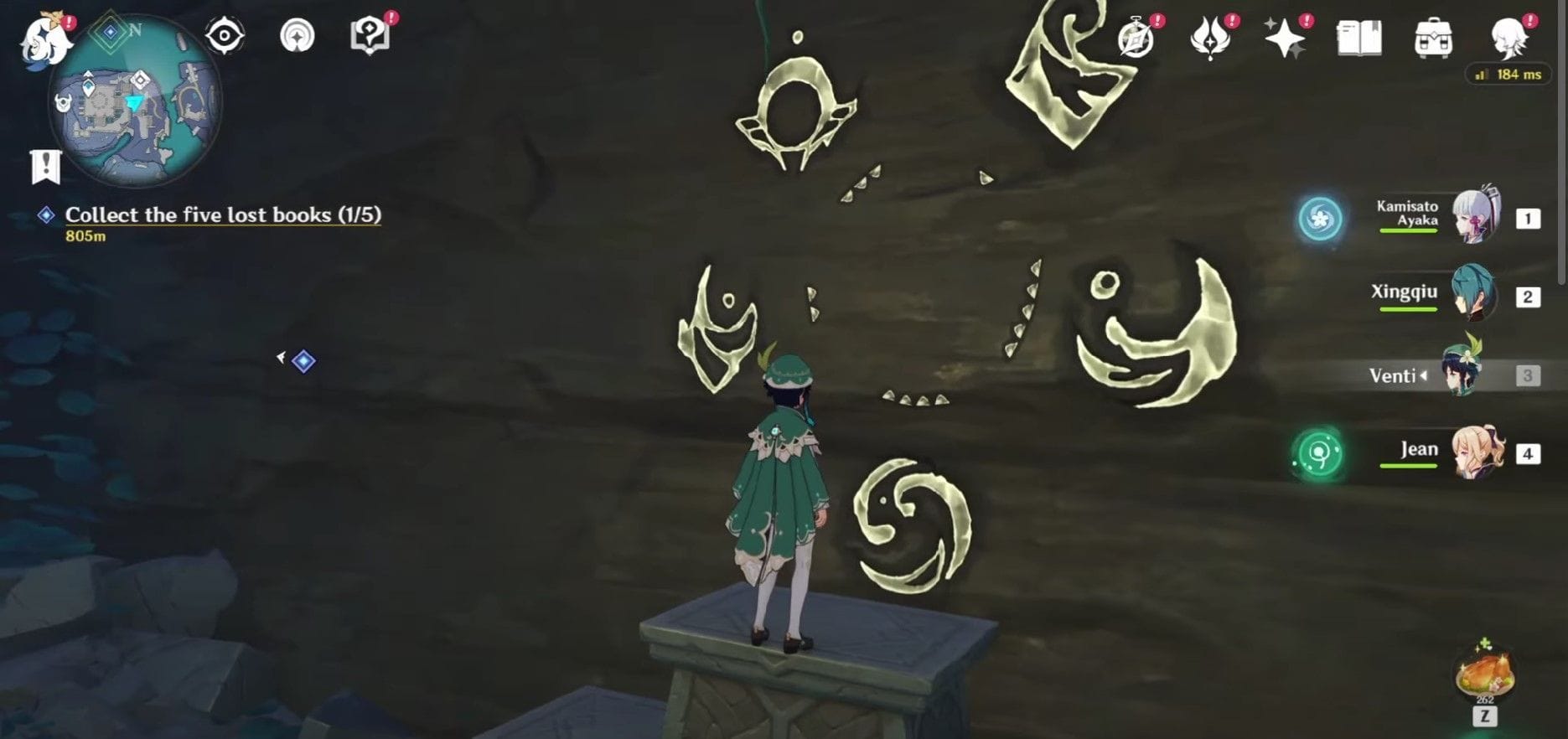The image size is (1568, 739).
Task: Click the exclamation quest banner on the left
Action: point(44,166)
